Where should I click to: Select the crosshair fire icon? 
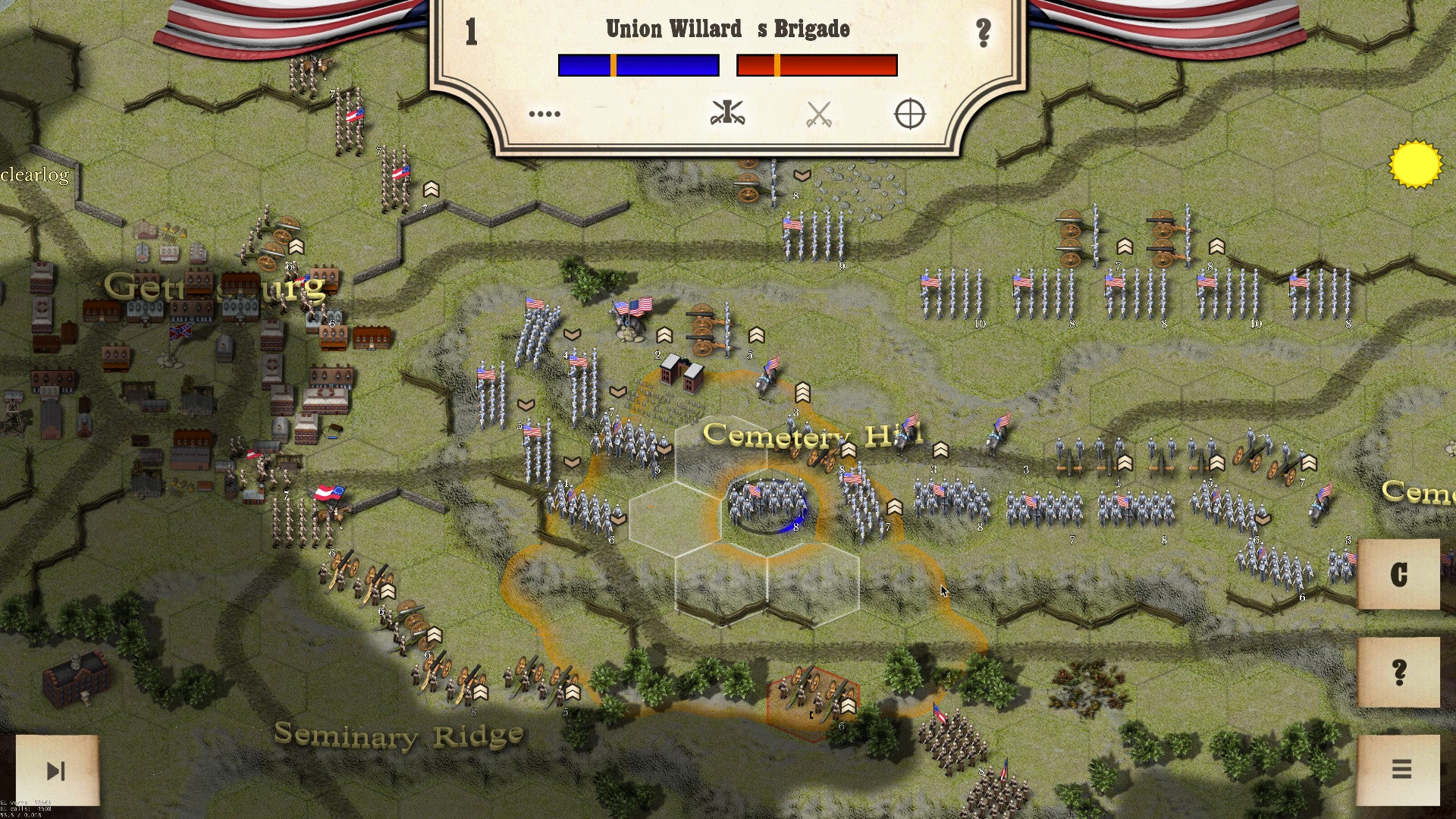pyautogui.click(x=909, y=115)
